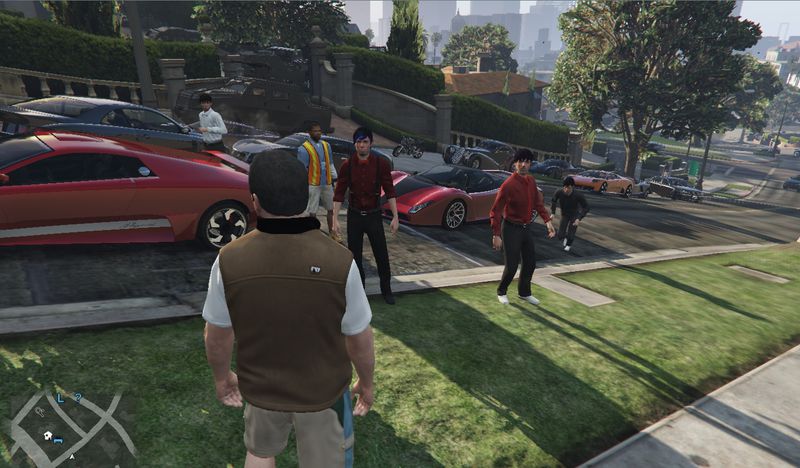Select the white safehouse marker on minimap
The image size is (800, 468).
pyautogui.click(x=46, y=436)
